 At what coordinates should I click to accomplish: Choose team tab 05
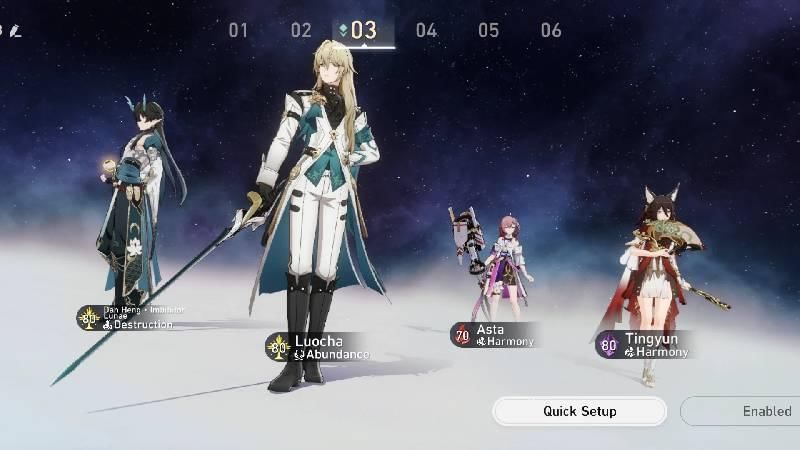(x=488, y=30)
